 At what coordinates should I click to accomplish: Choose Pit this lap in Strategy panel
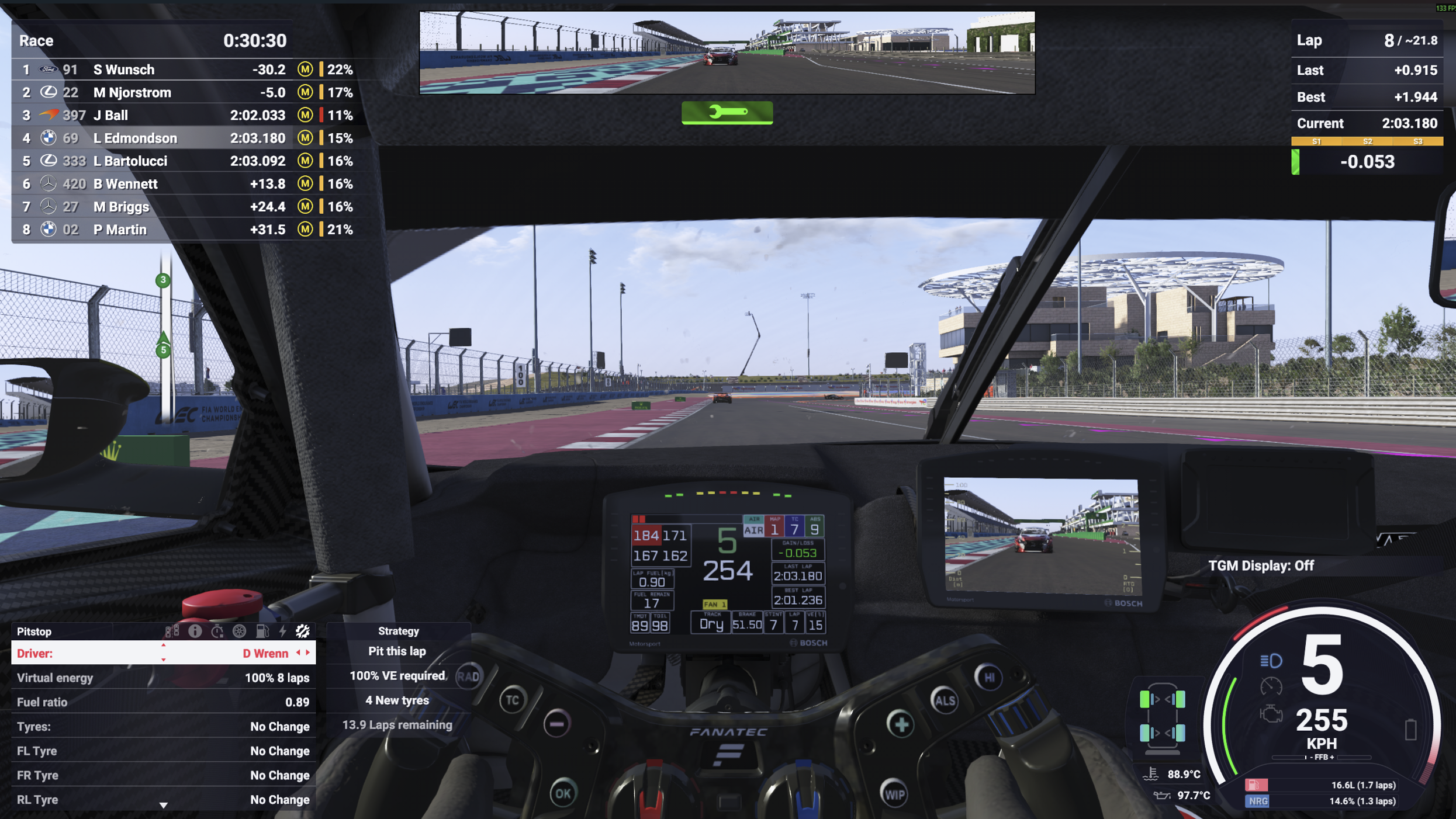click(x=396, y=651)
